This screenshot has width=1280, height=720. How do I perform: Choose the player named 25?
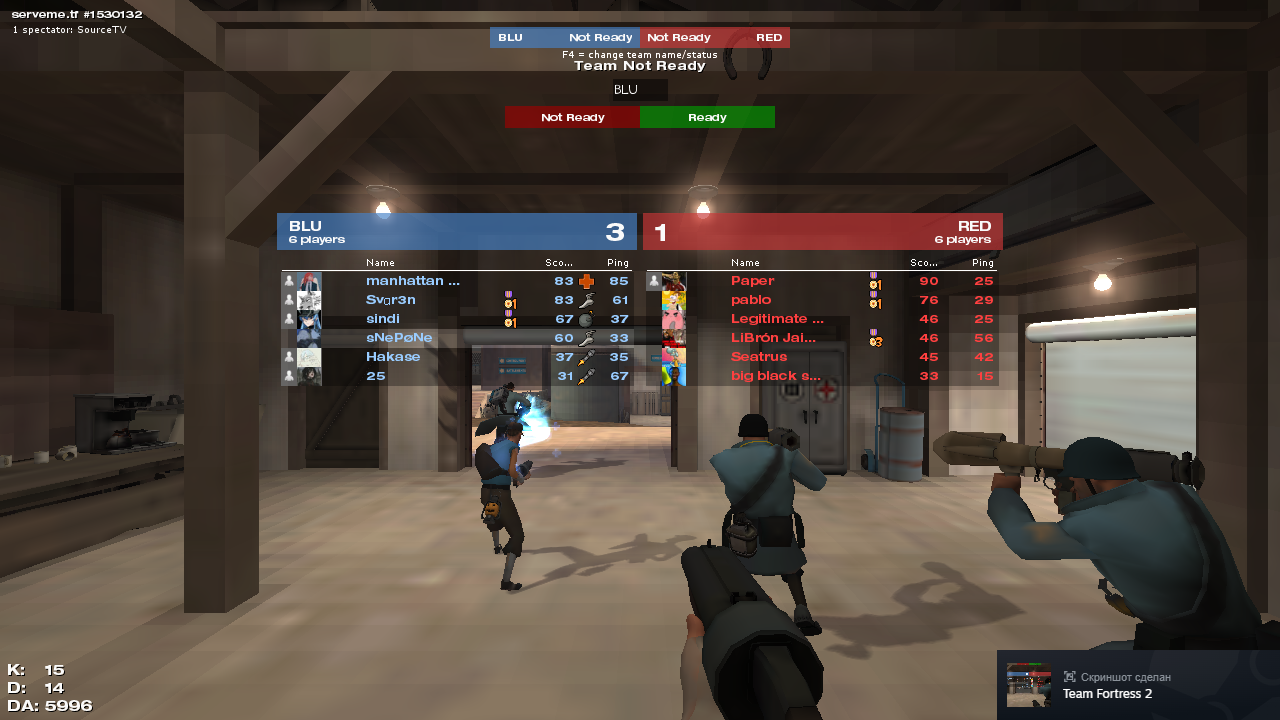click(x=376, y=376)
